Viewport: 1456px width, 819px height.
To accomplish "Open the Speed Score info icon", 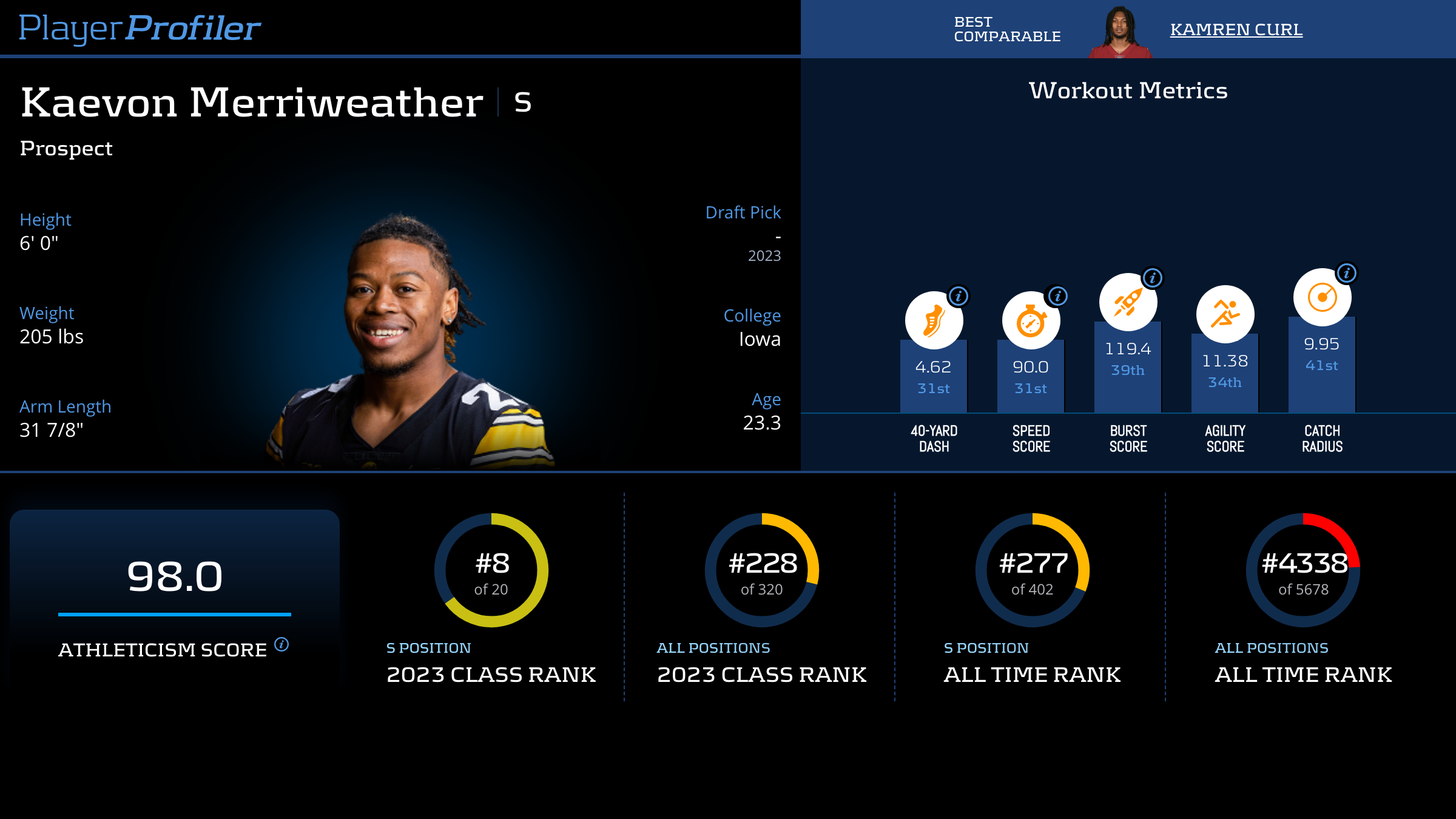I will pyautogui.click(x=1057, y=296).
